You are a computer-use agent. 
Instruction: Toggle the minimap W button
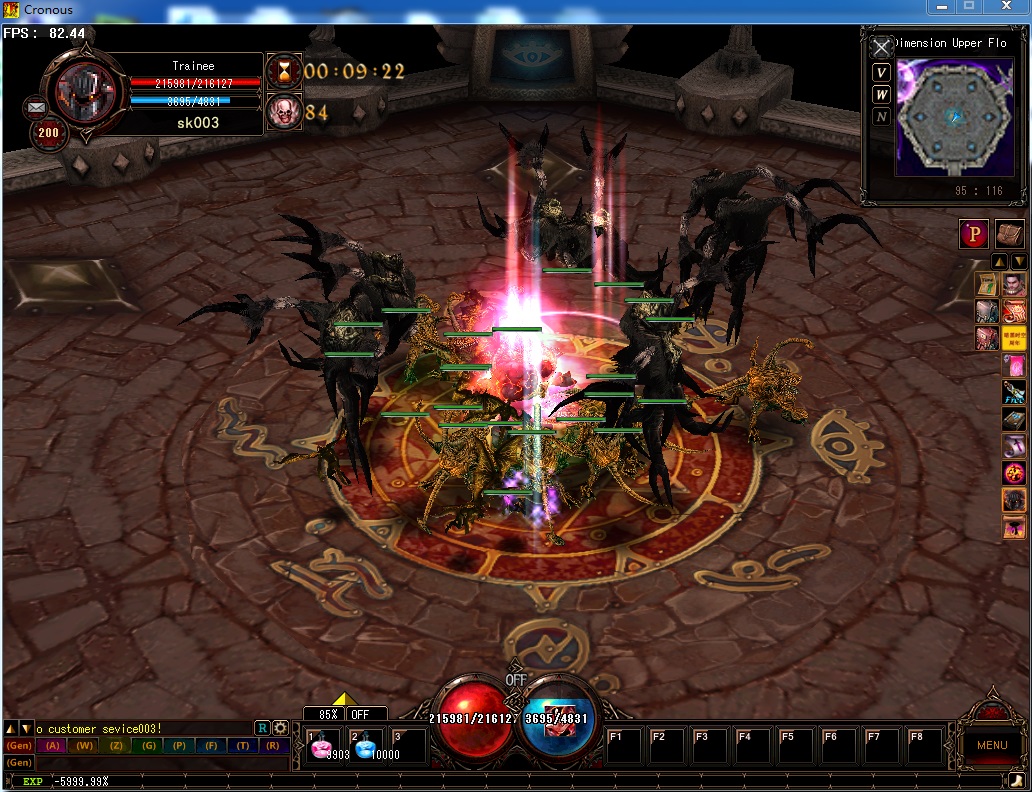[x=881, y=94]
